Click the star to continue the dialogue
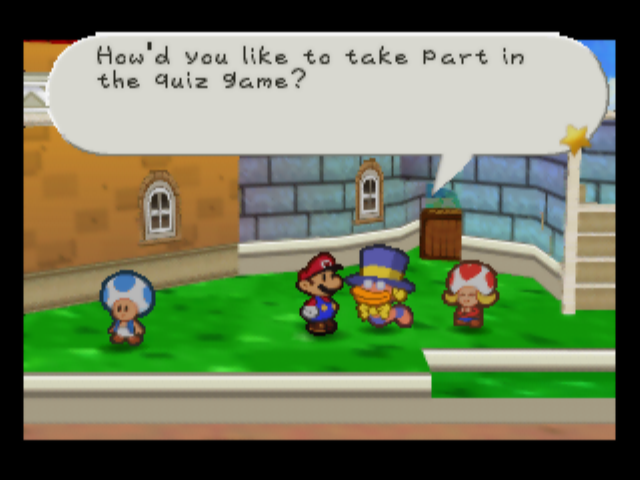The height and width of the screenshot is (480, 640). (x=575, y=139)
